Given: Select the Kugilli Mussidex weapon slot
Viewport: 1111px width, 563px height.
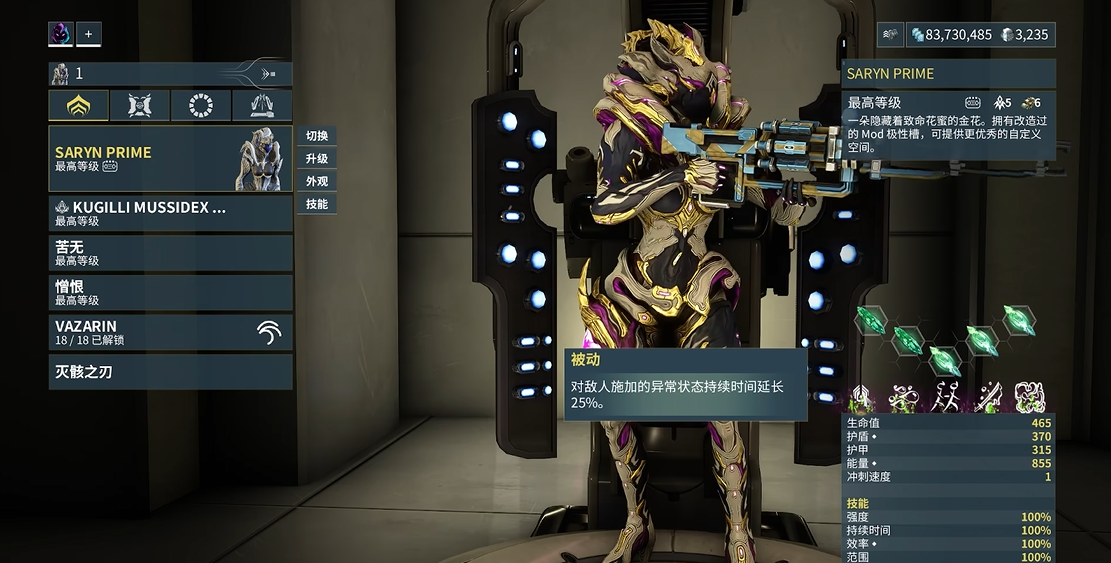Looking at the screenshot, I should [170, 213].
